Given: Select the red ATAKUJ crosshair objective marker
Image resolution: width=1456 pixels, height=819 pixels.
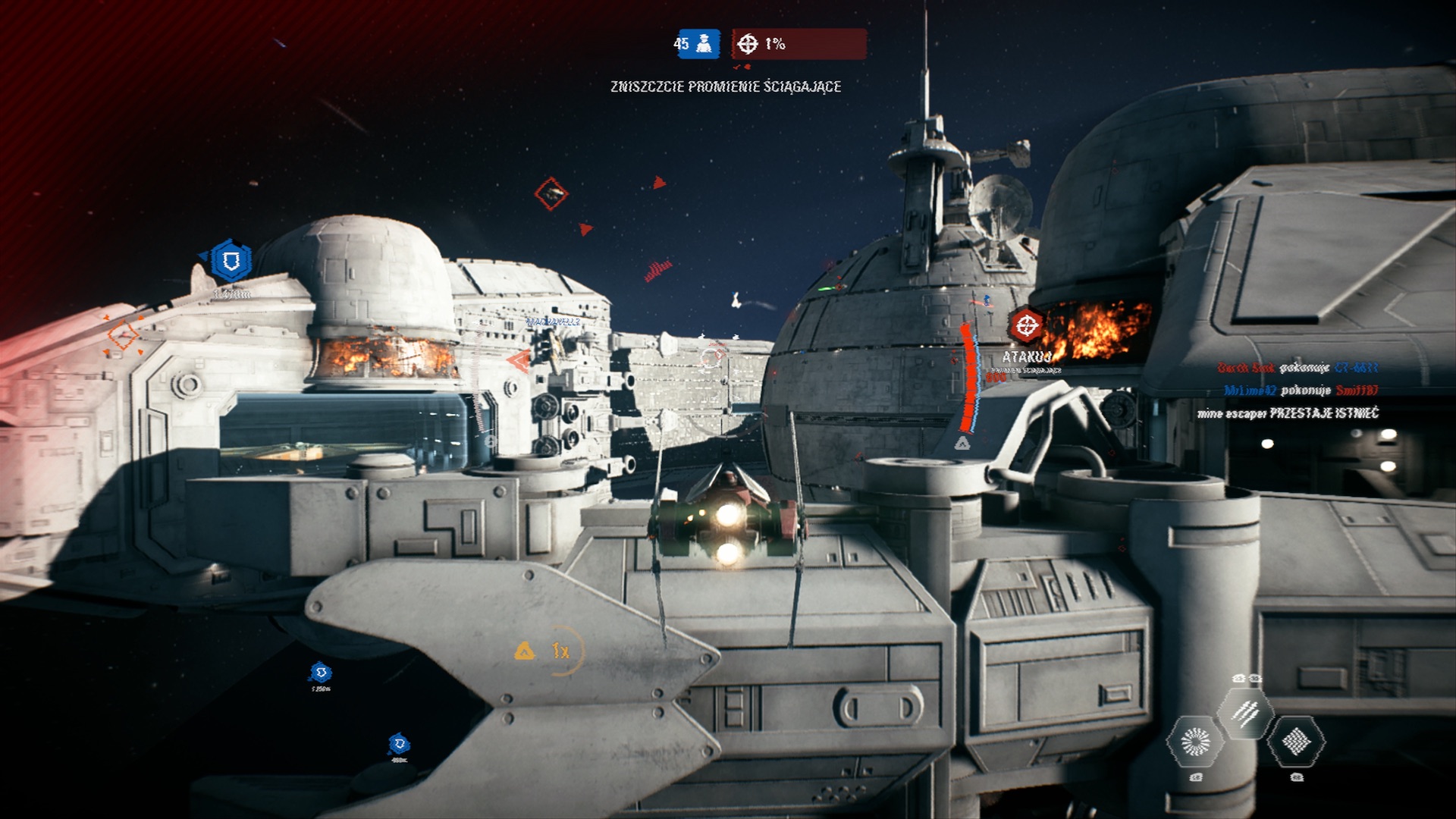Looking at the screenshot, I should click(1027, 326).
